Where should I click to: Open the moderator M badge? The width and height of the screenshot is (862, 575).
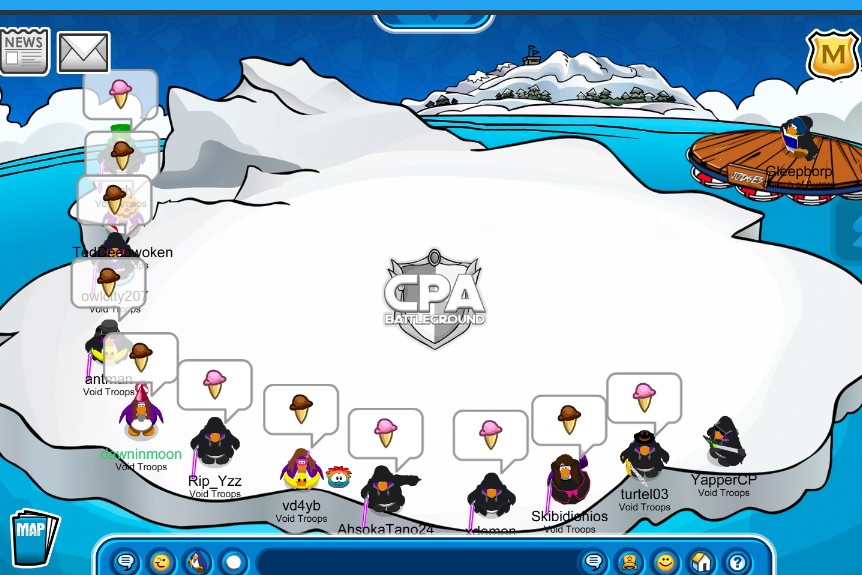(x=829, y=56)
